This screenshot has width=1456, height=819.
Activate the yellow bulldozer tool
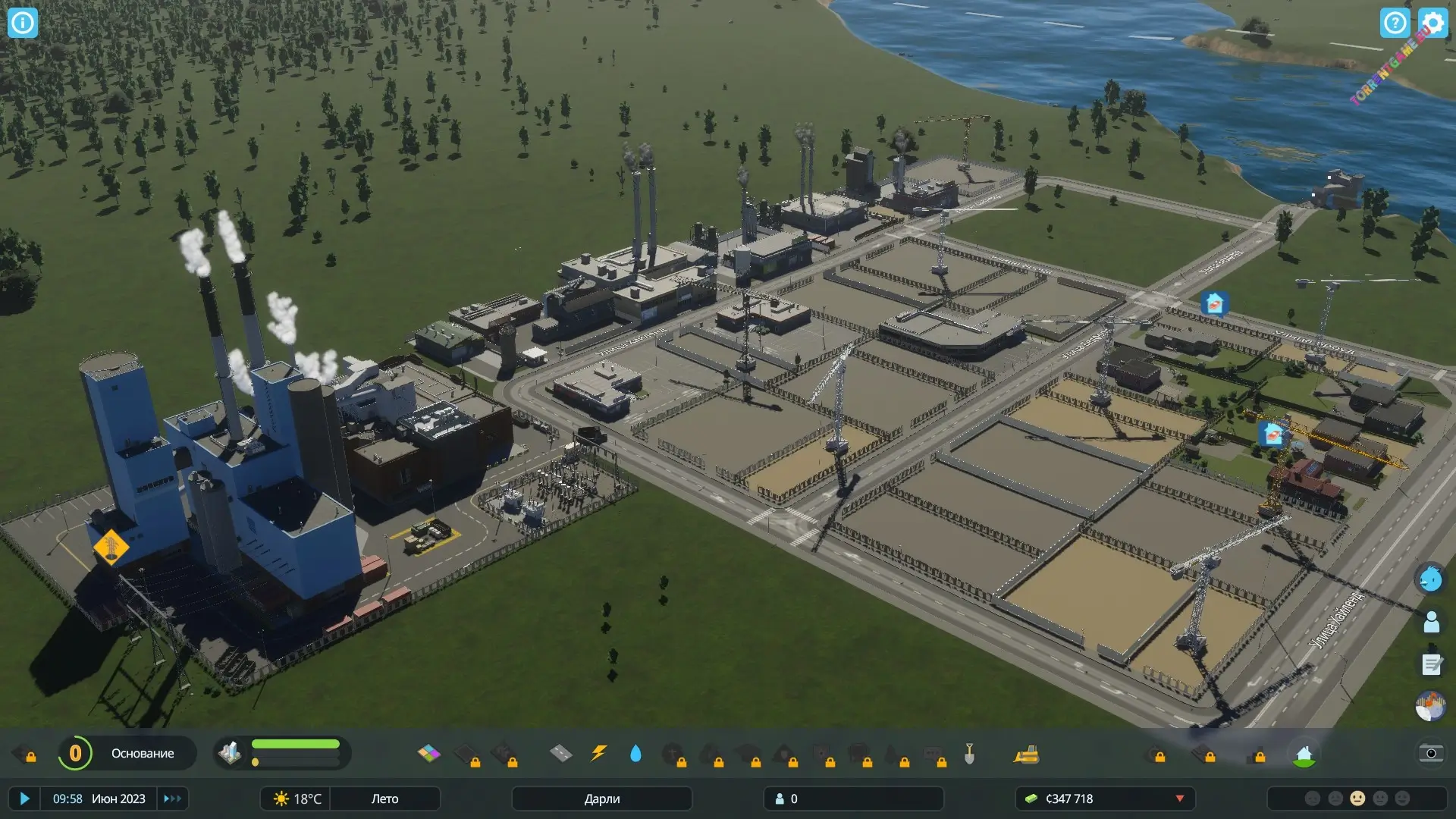1026,754
